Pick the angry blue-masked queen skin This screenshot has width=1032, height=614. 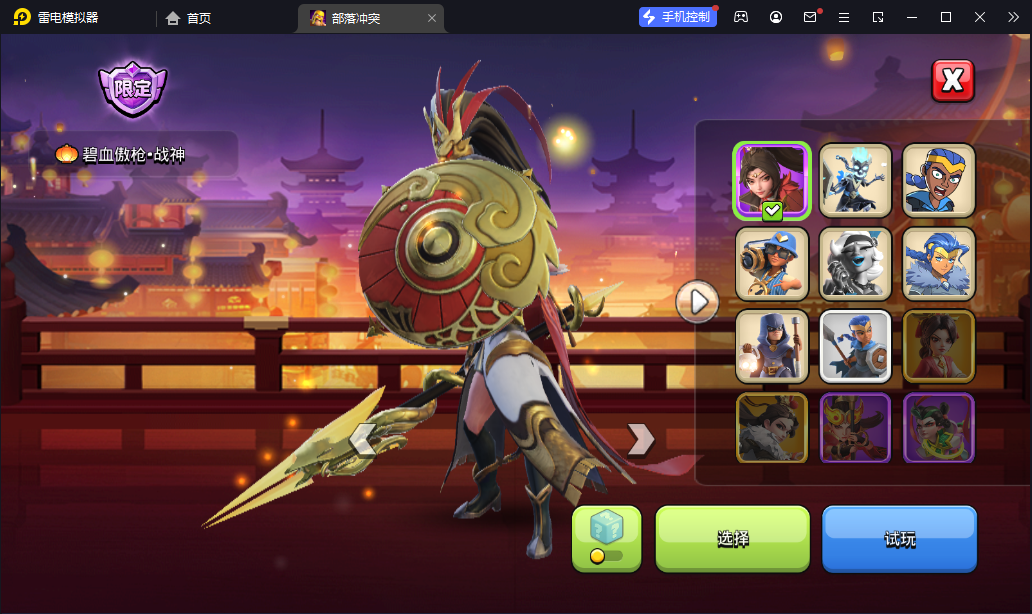tap(938, 180)
